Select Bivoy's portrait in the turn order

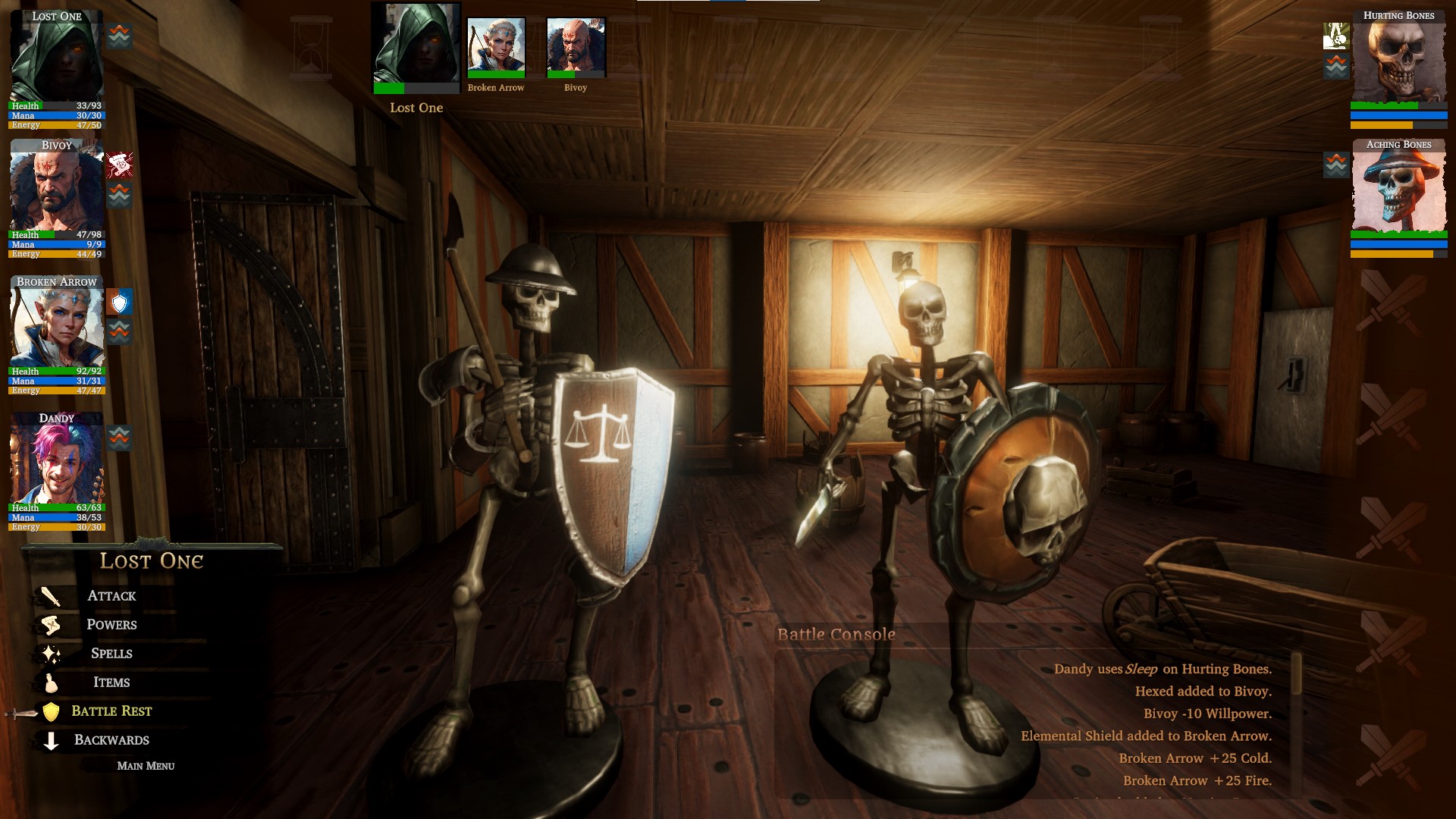[x=575, y=47]
